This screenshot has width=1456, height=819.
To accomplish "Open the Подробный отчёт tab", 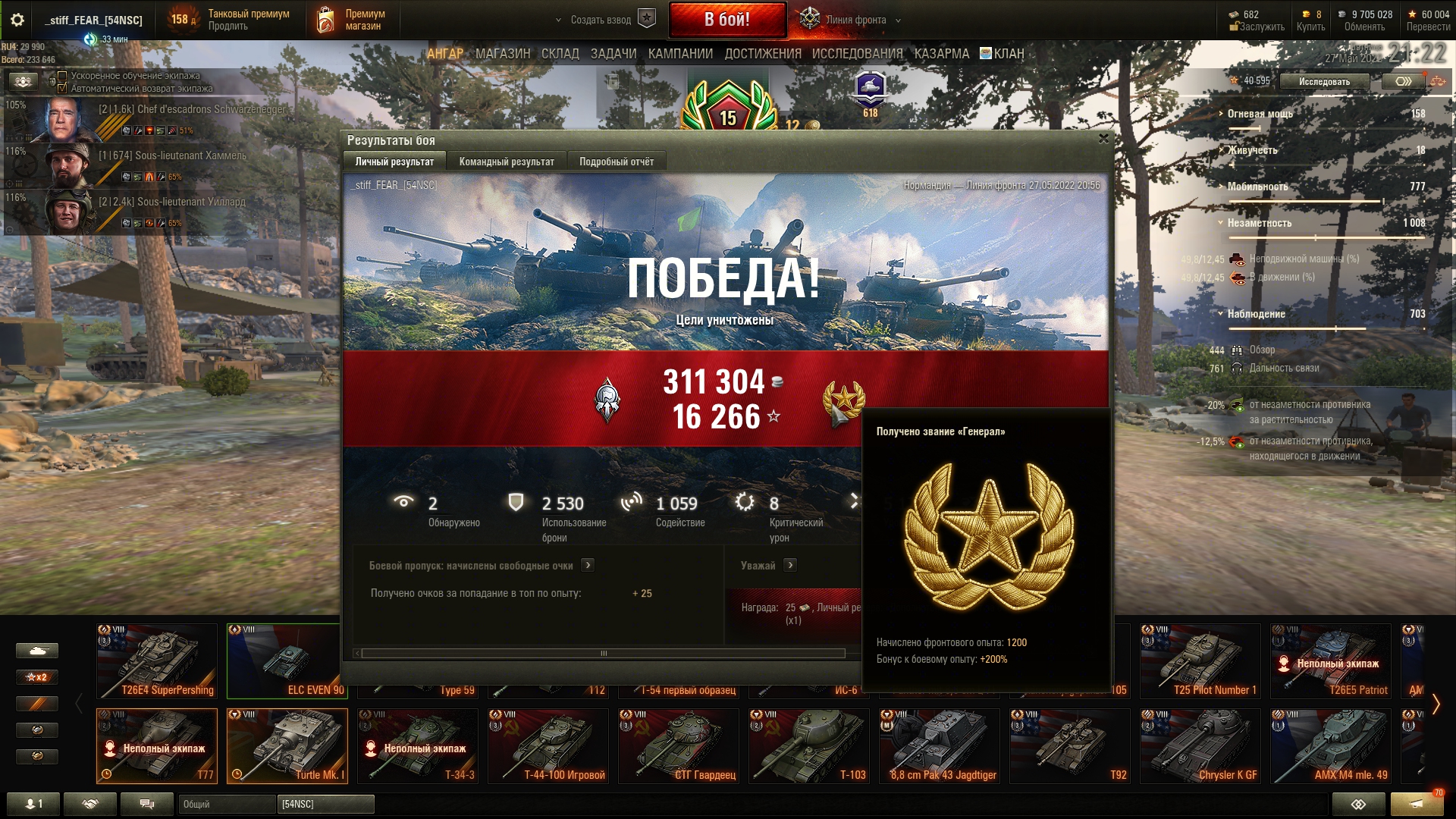I will tap(616, 162).
